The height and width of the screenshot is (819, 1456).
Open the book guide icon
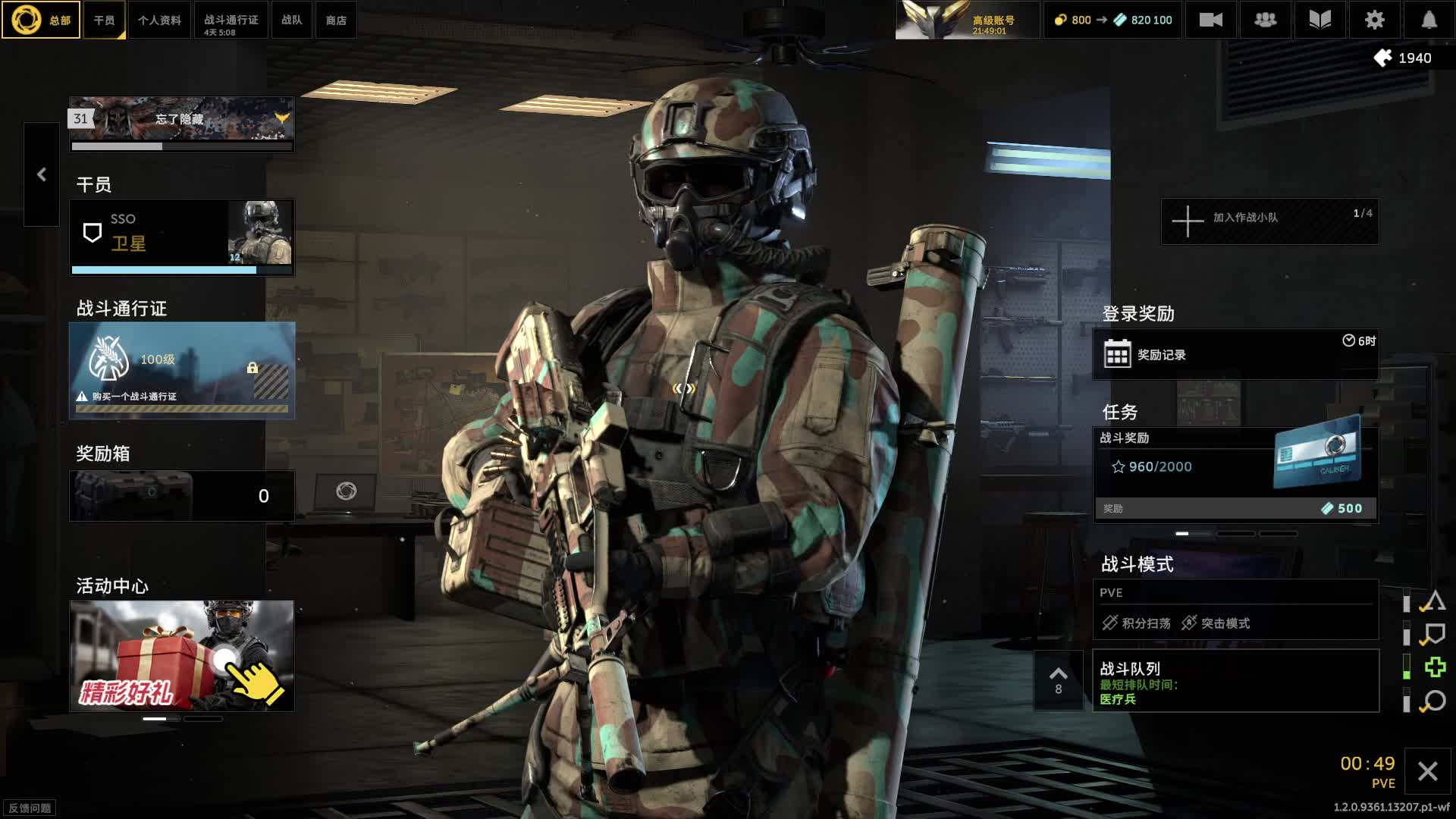click(x=1319, y=20)
